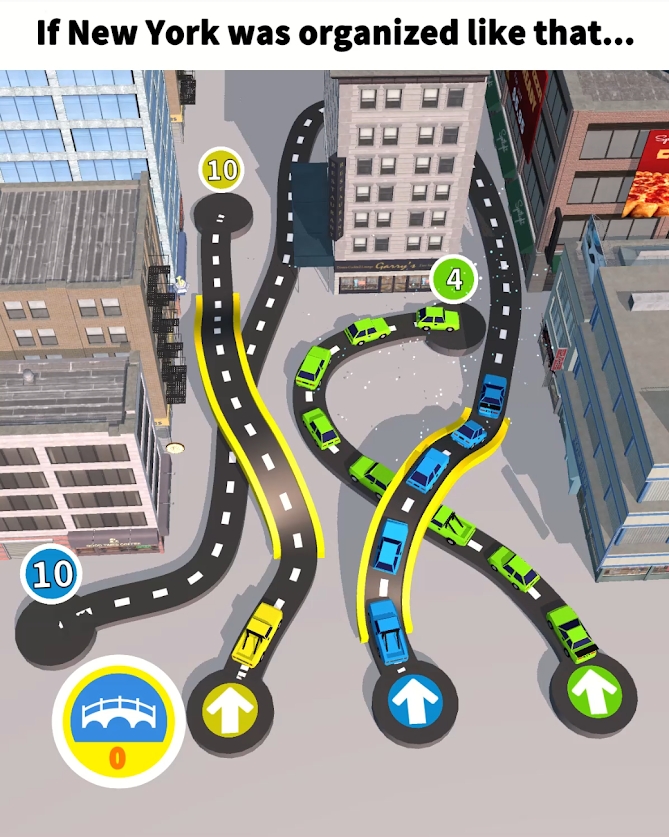Tap the green arrow launch button
Screen dimensions: 669x837
[593, 690]
